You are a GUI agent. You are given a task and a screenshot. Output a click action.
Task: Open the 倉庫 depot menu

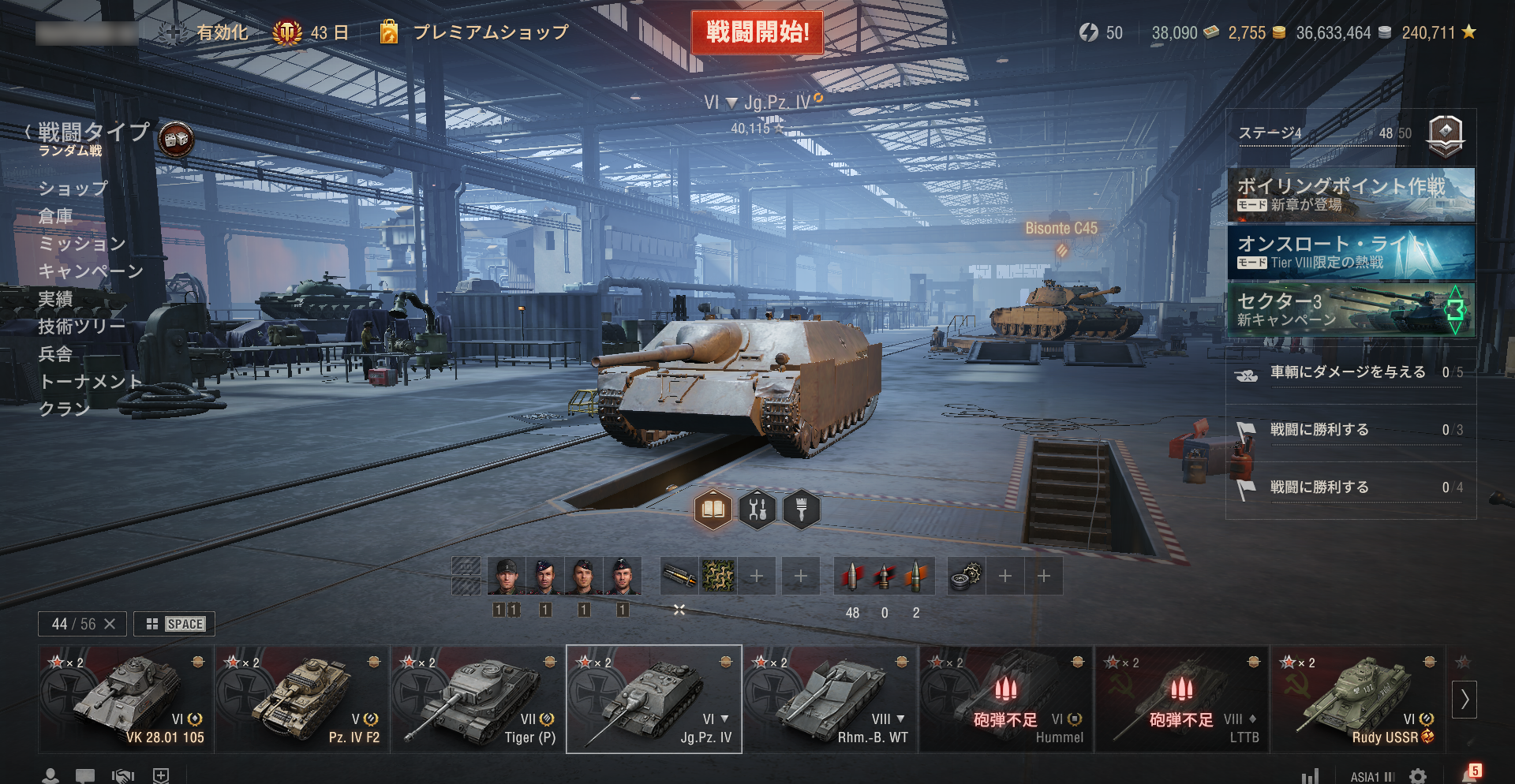55,216
